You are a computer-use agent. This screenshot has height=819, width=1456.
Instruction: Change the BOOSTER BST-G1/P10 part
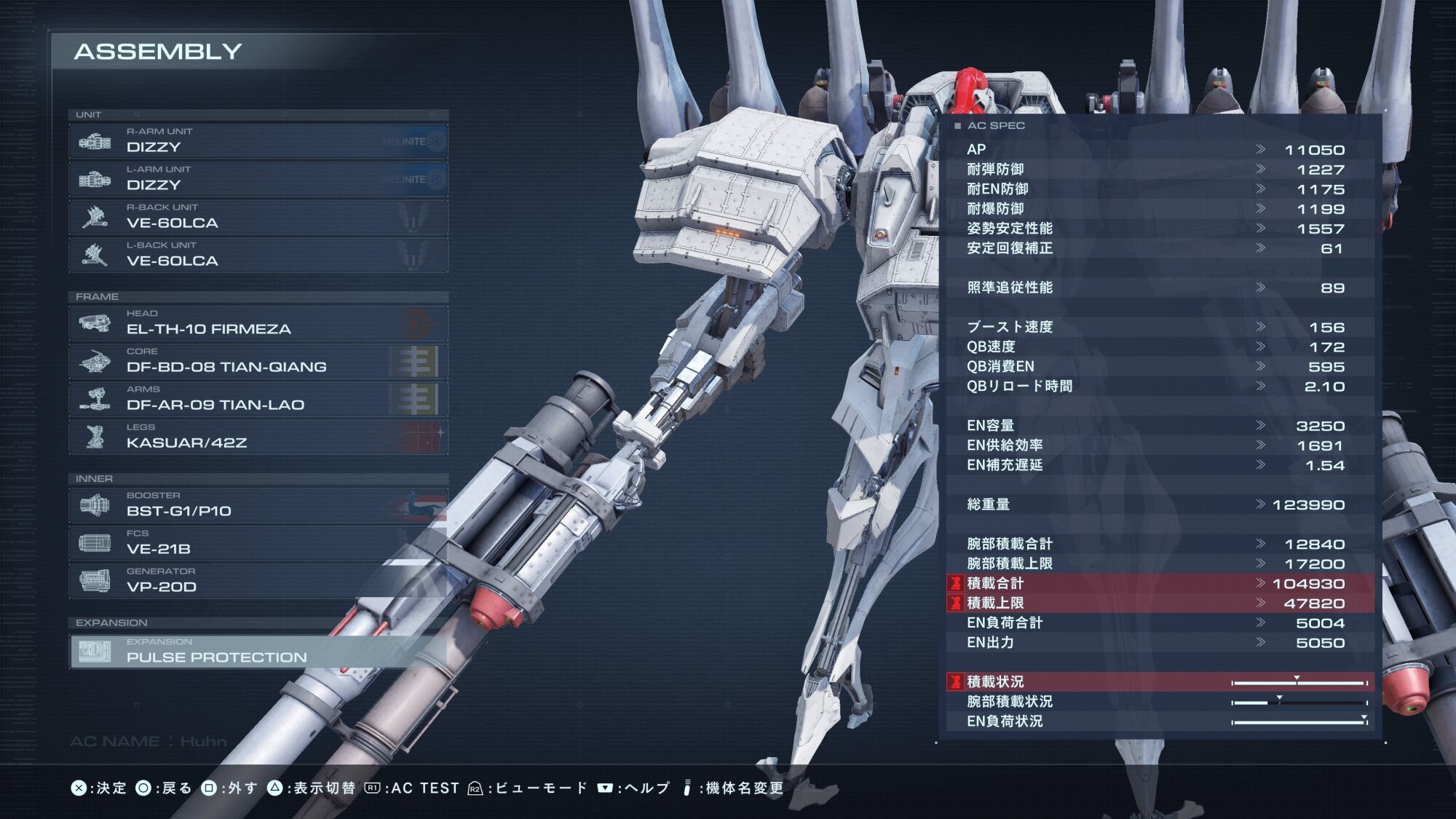[x=258, y=505]
